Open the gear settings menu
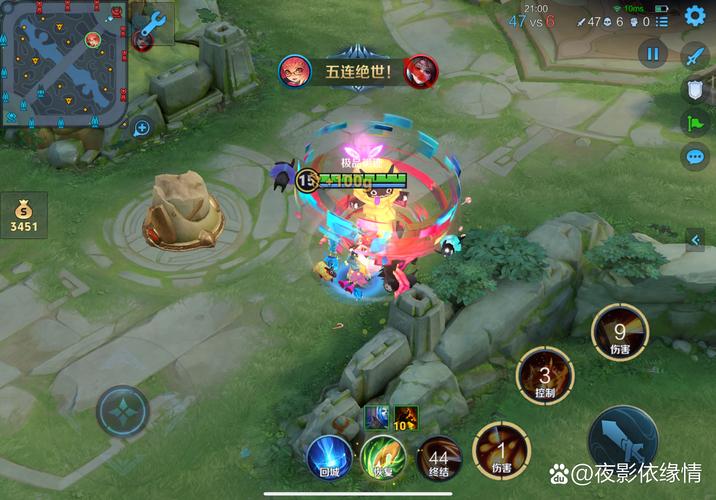This screenshot has width=716, height=500. [695, 16]
